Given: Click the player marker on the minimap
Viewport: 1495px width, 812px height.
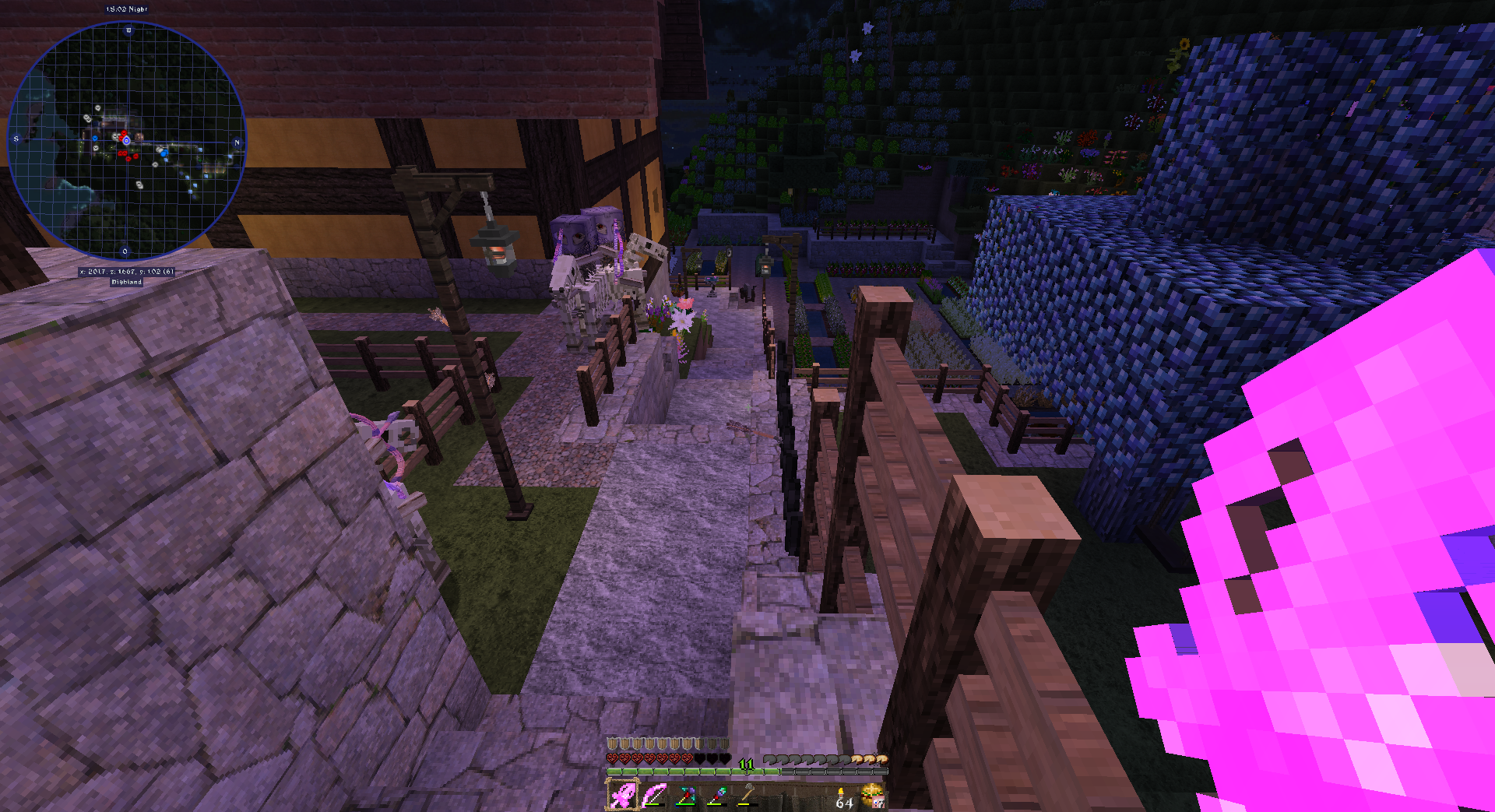Looking at the screenshot, I should [x=126, y=141].
